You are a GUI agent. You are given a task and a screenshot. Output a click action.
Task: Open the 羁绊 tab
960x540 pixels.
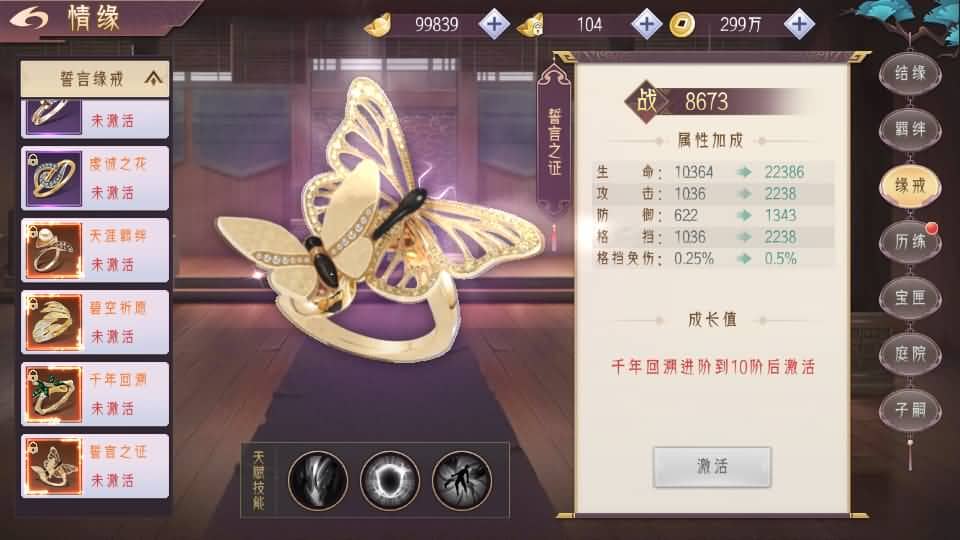click(x=910, y=129)
